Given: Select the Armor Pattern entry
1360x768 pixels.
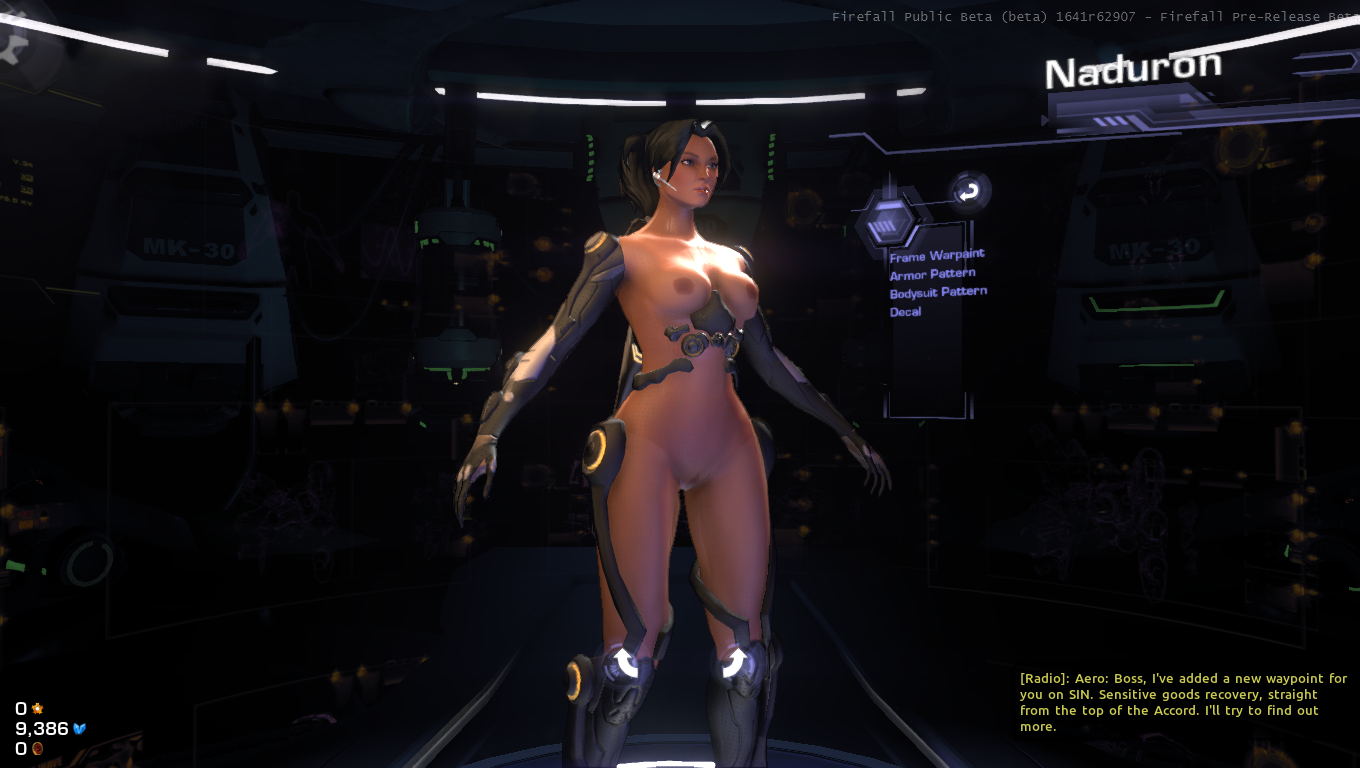Looking at the screenshot, I should click(932, 274).
